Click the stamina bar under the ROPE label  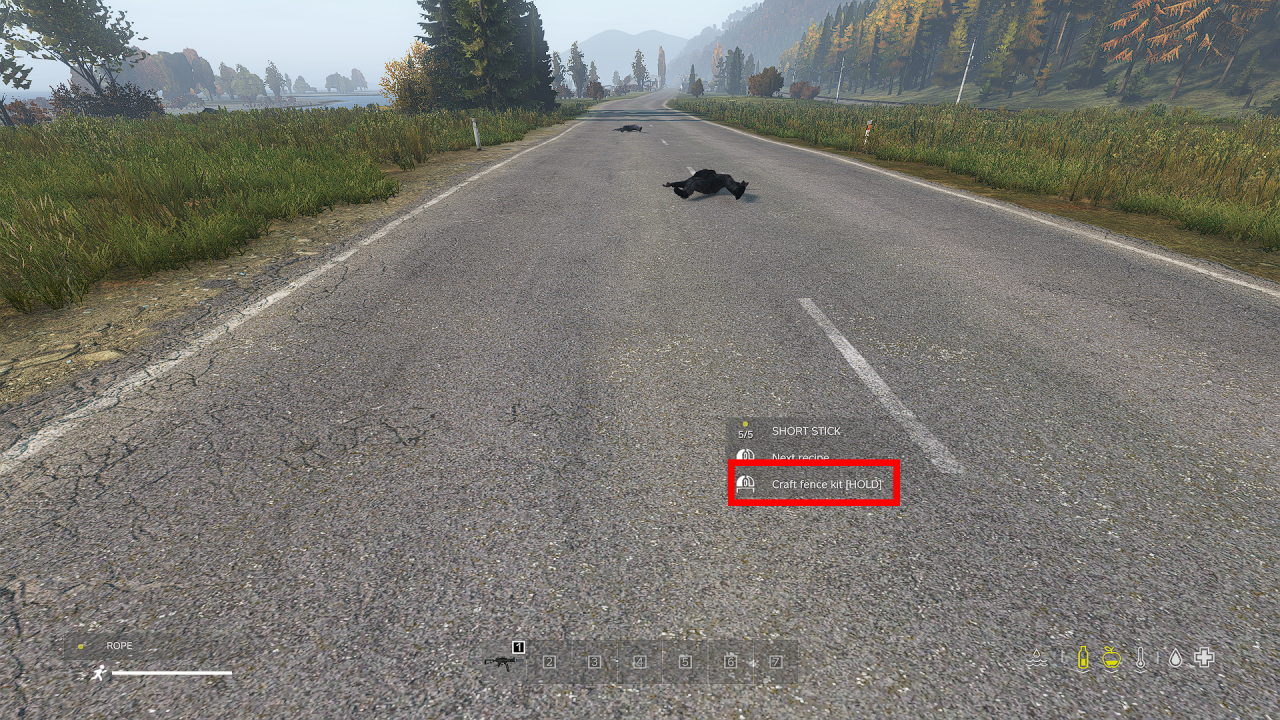pos(172,673)
